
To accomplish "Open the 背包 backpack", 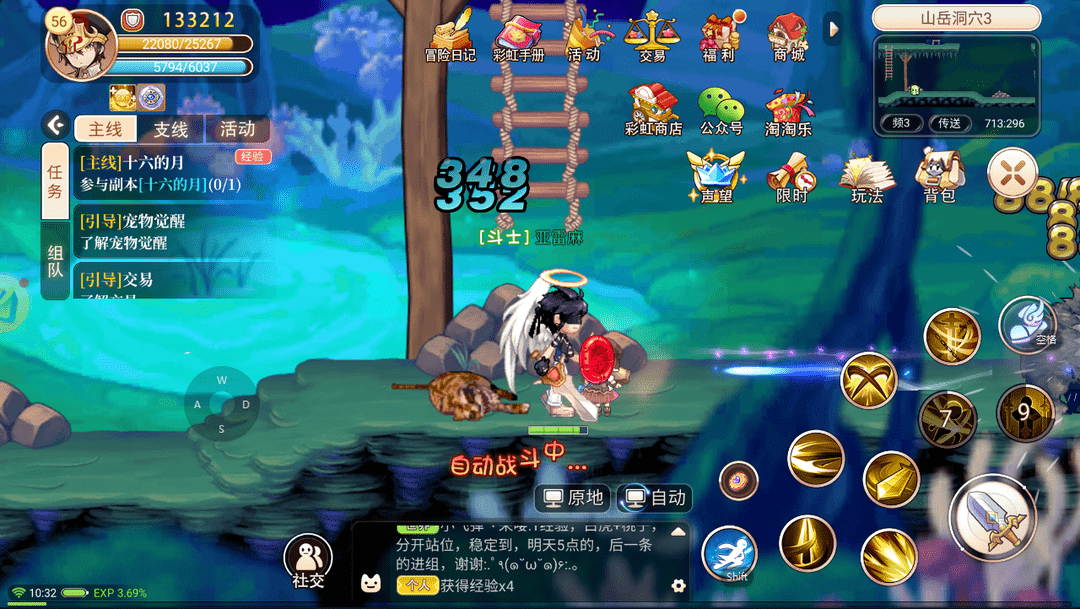I will click(x=939, y=175).
